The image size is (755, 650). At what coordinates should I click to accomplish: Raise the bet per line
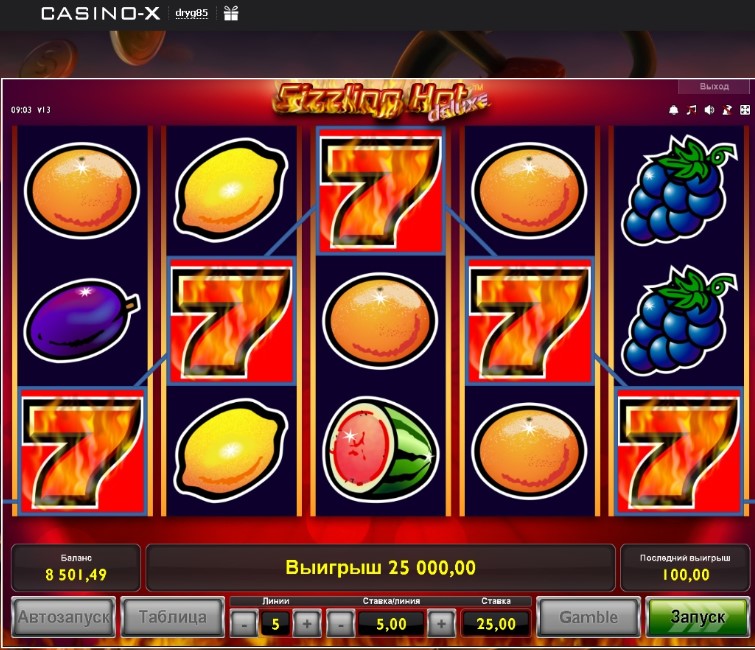tap(441, 624)
